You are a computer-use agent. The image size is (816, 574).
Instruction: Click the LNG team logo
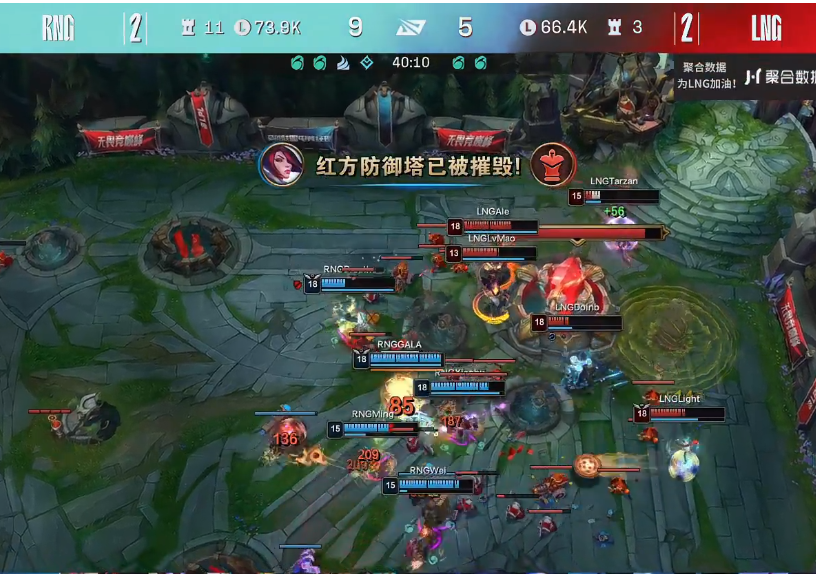point(766,28)
